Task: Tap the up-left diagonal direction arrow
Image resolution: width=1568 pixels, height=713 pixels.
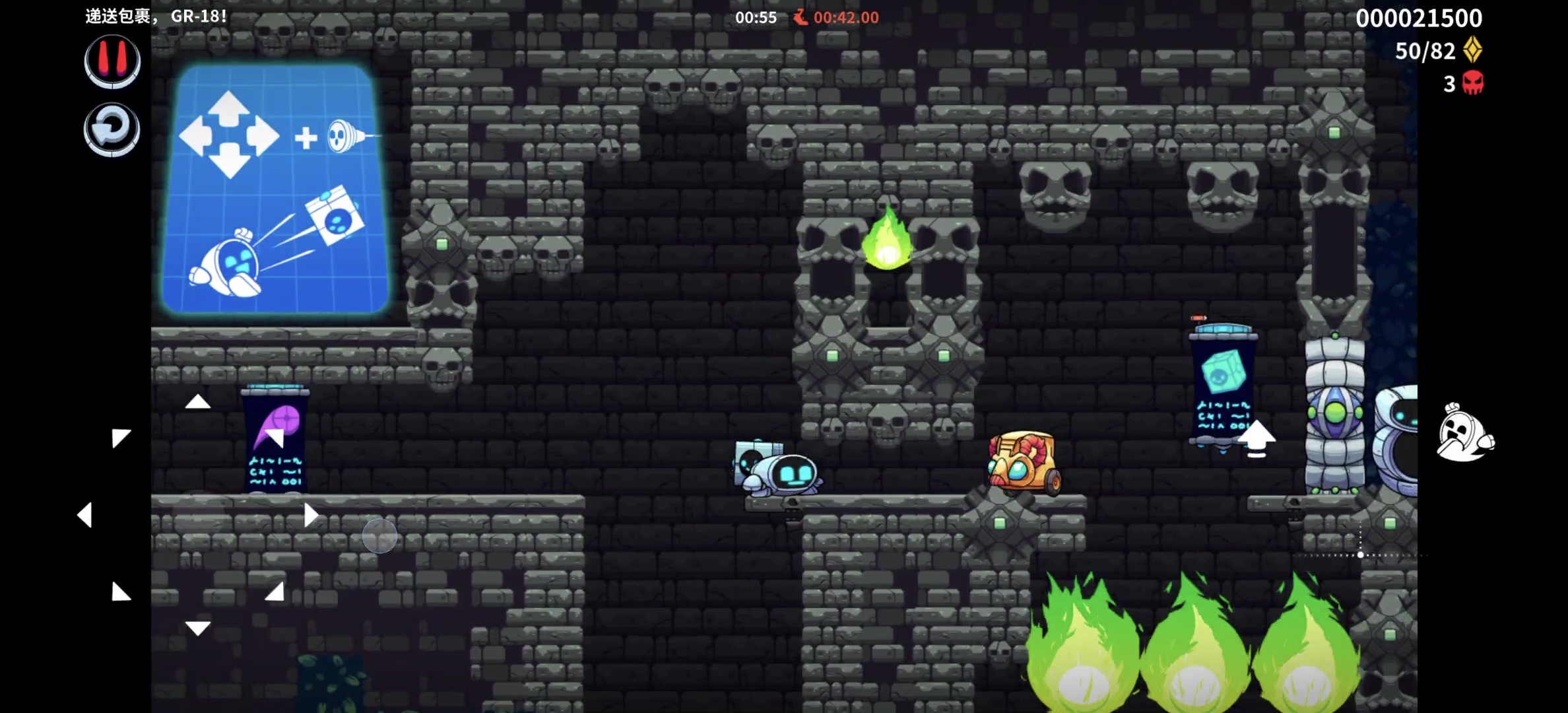Action: coord(121,438)
